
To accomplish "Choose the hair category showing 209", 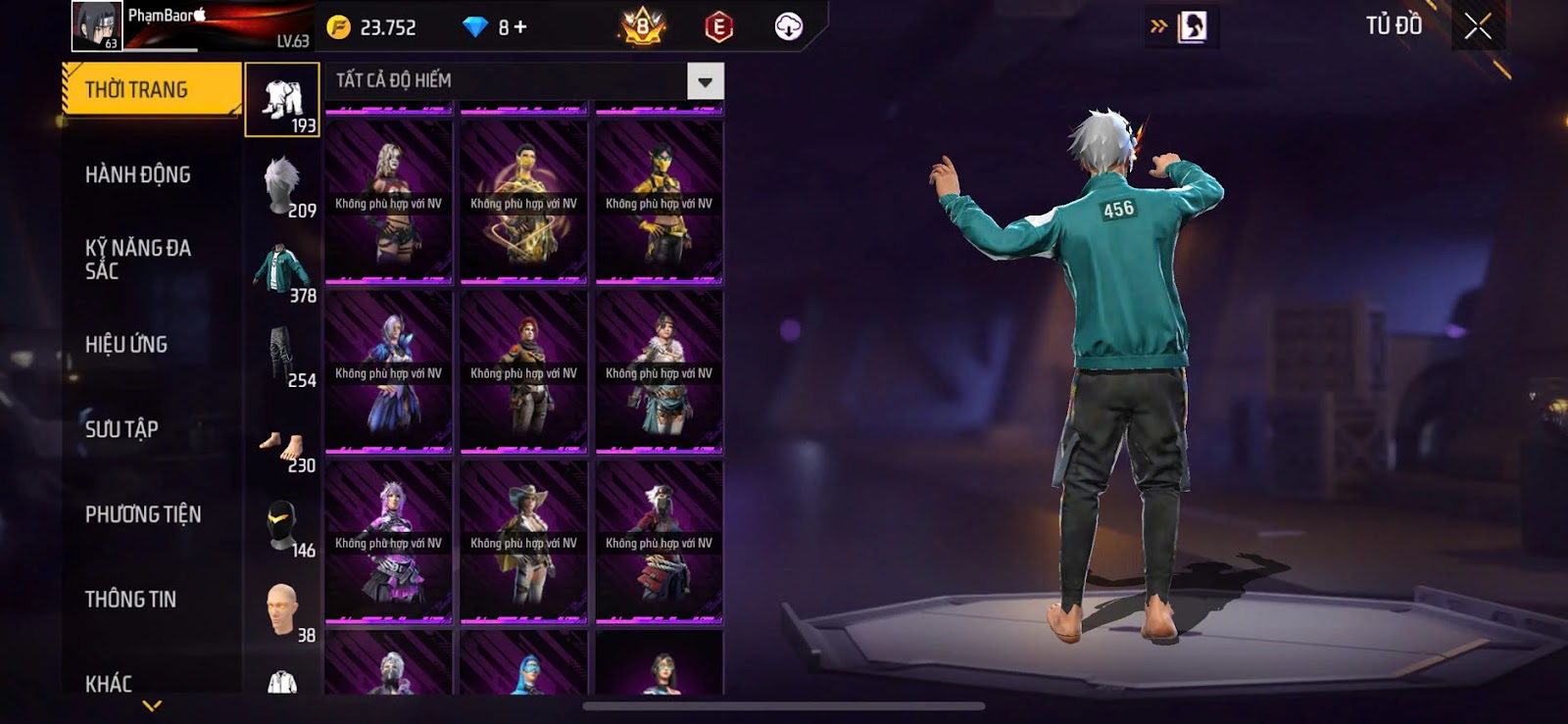I will click(282, 185).
